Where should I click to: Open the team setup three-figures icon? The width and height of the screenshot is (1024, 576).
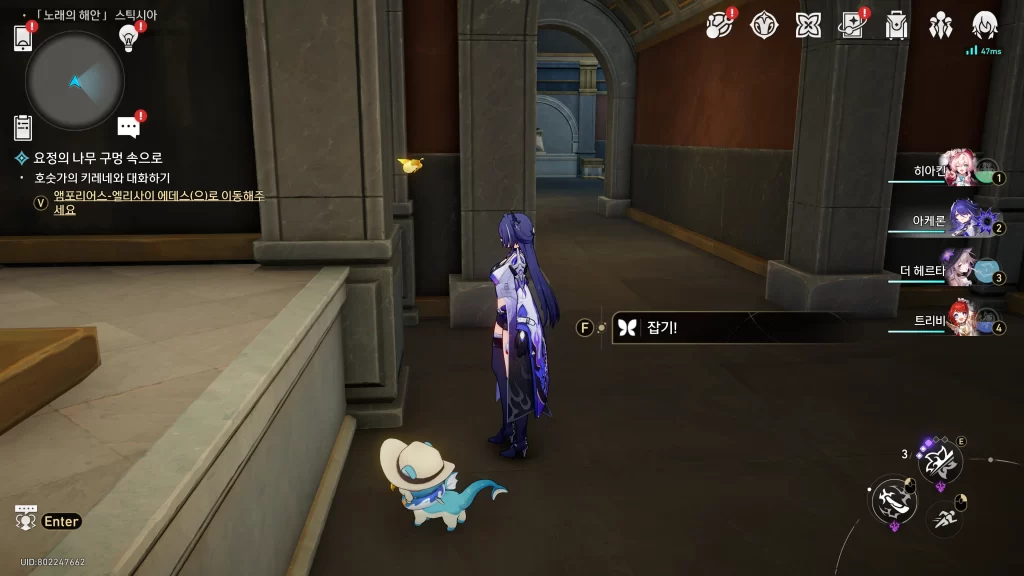click(x=941, y=26)
